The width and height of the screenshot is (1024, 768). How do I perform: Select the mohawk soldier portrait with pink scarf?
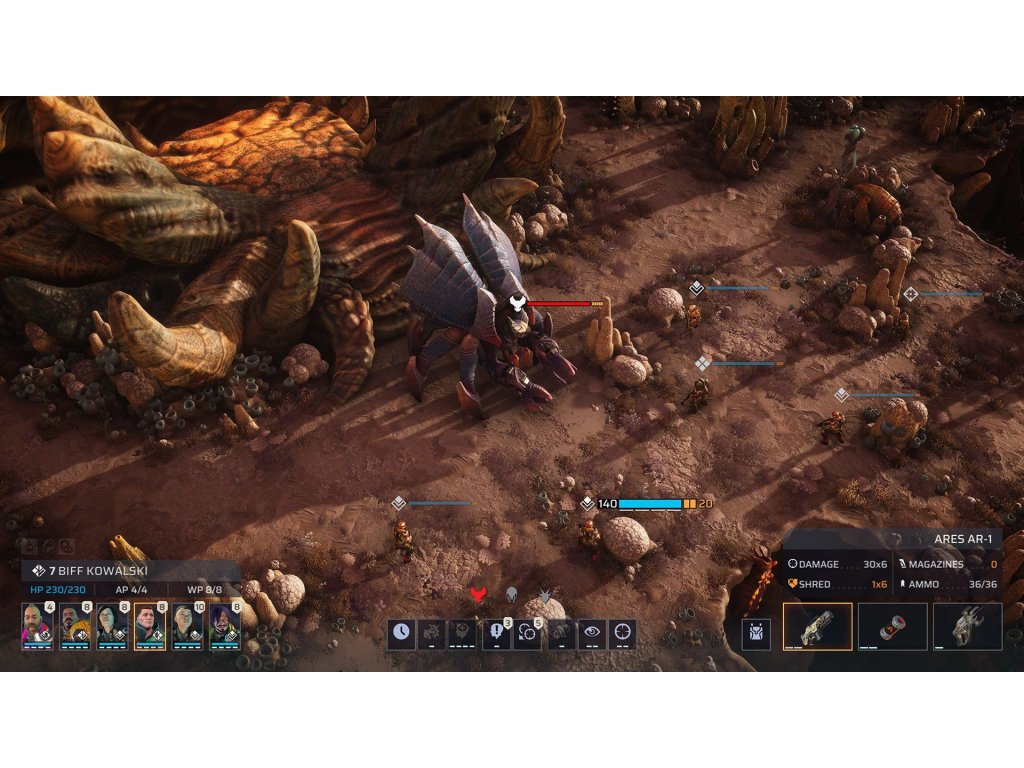tap(37, 625)
